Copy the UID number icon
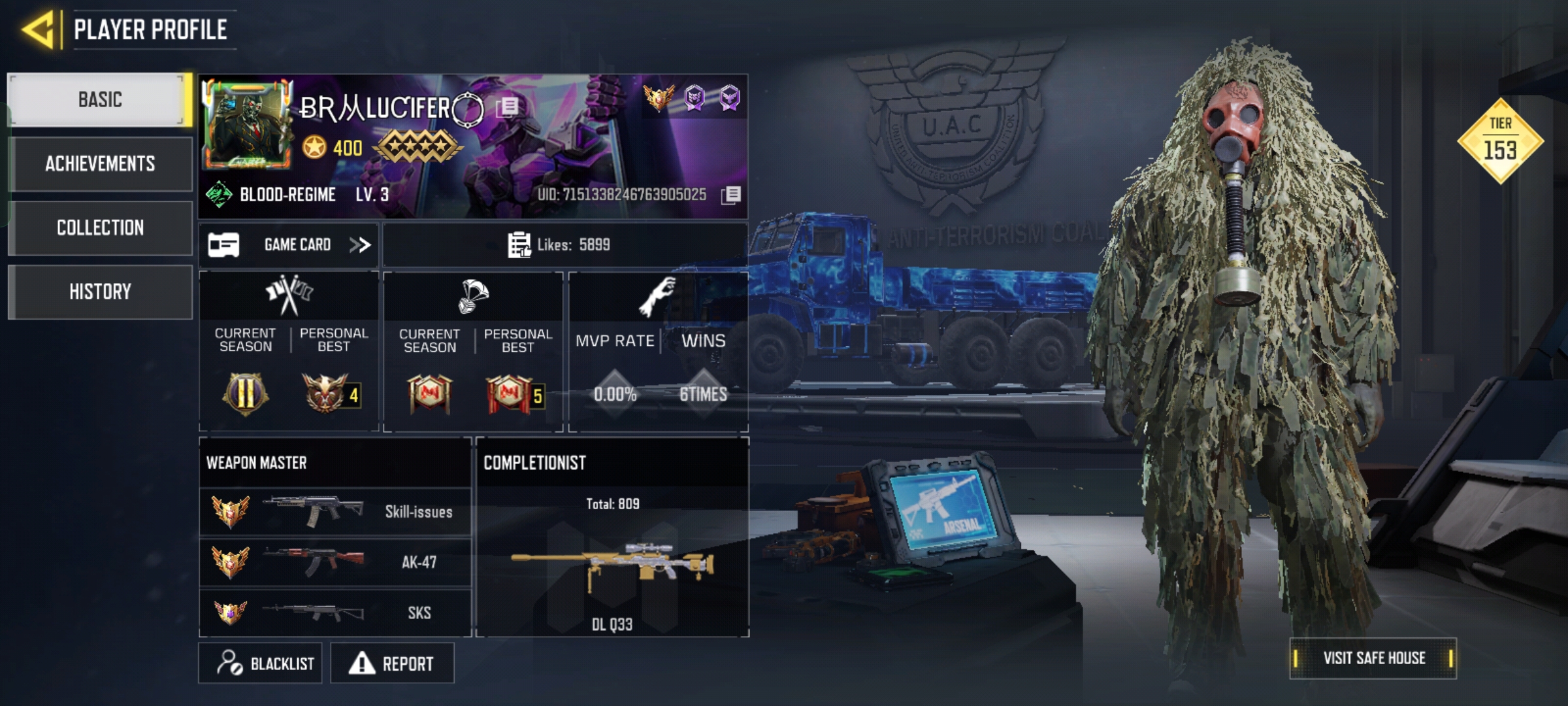 tap(731, 195)
